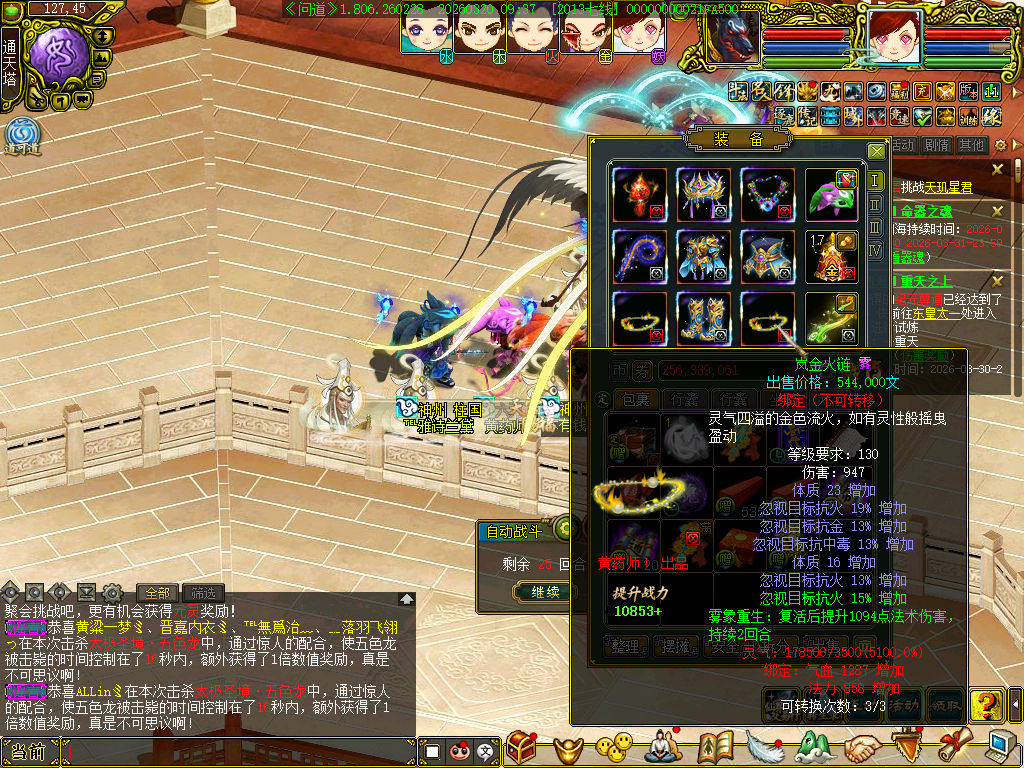1024x768 pixels.
Task: Open the 其他 quest tab
Action: click(x=972, y=145)
